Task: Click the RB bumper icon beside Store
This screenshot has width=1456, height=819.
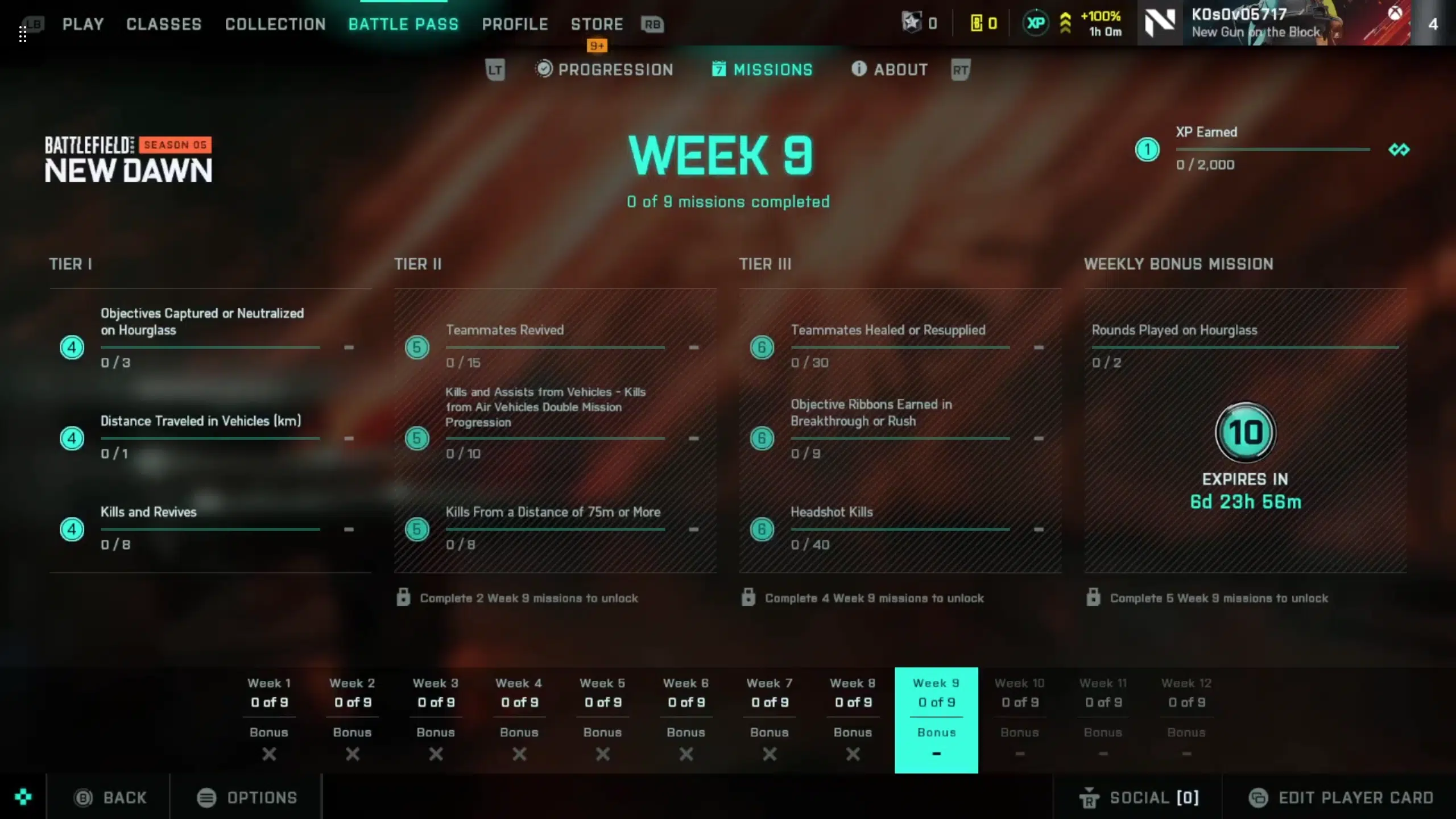Action: 652,24
